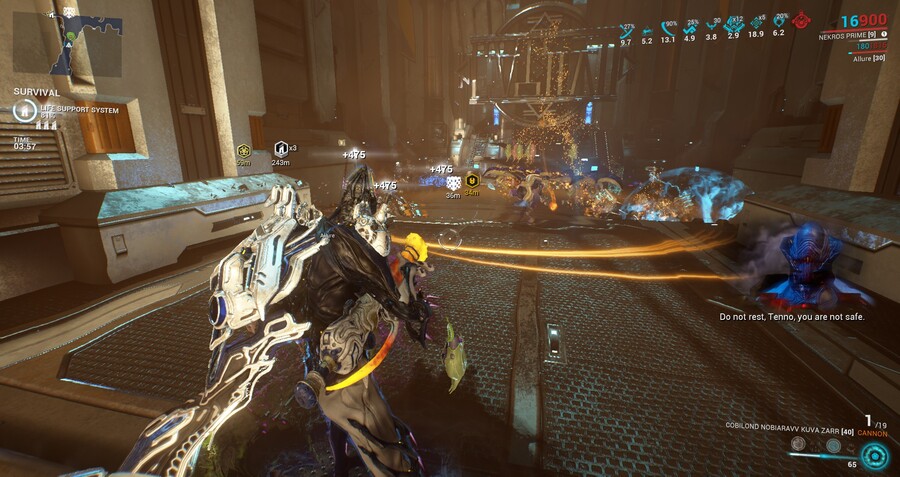Select the life support capsule x3 waypoint
The width and height of the screenshot is (900, 477).
point(281,149)
